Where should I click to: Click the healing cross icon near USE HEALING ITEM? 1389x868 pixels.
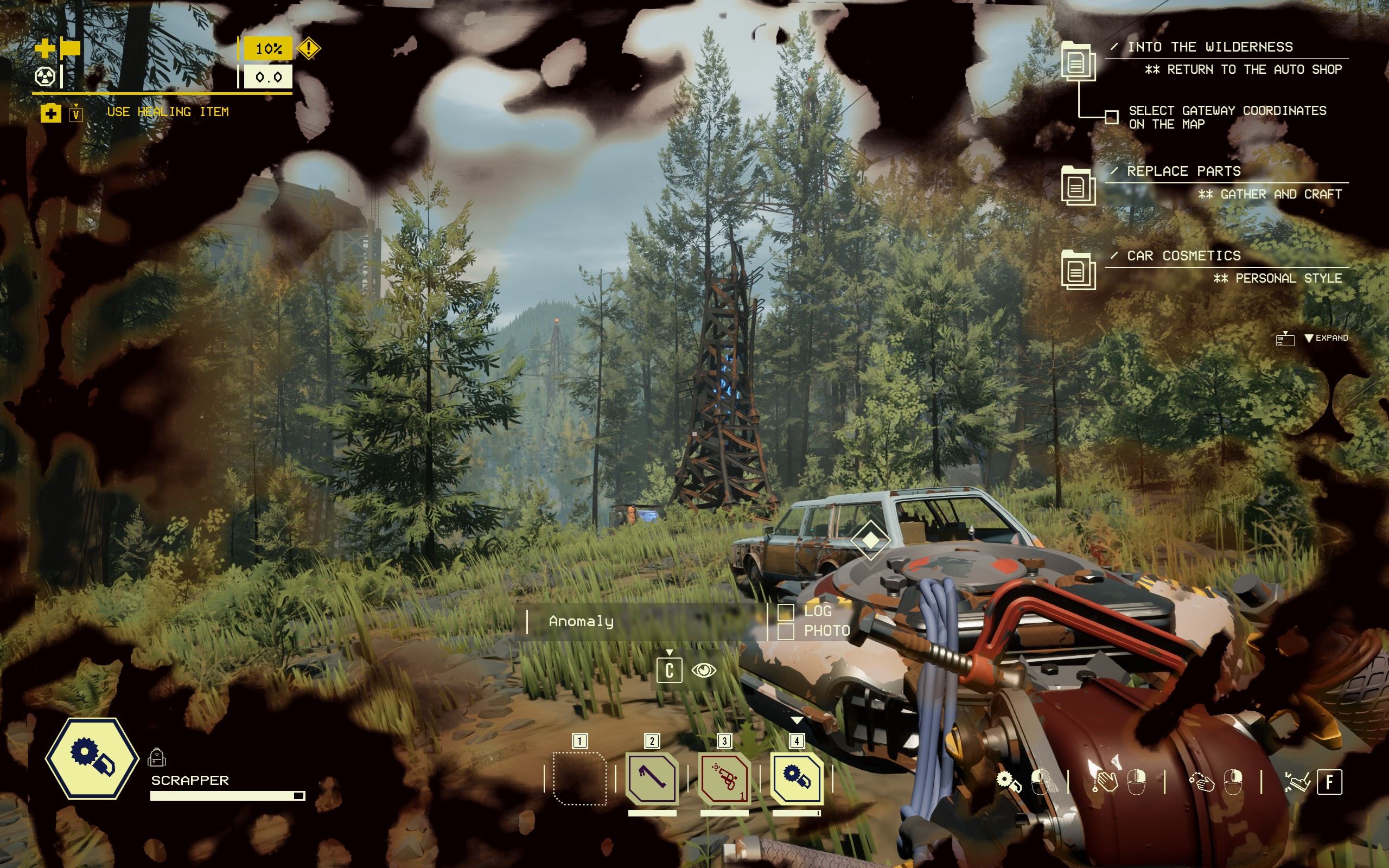[x=52, y=112]
